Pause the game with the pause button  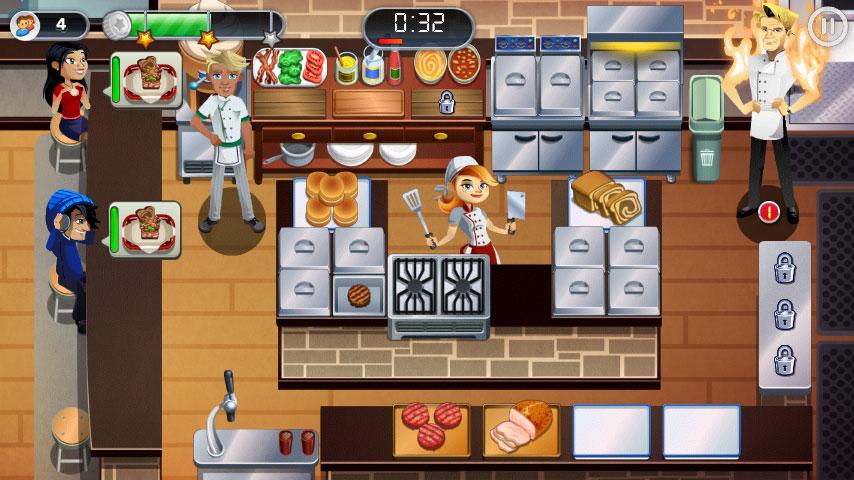[828, 25]
